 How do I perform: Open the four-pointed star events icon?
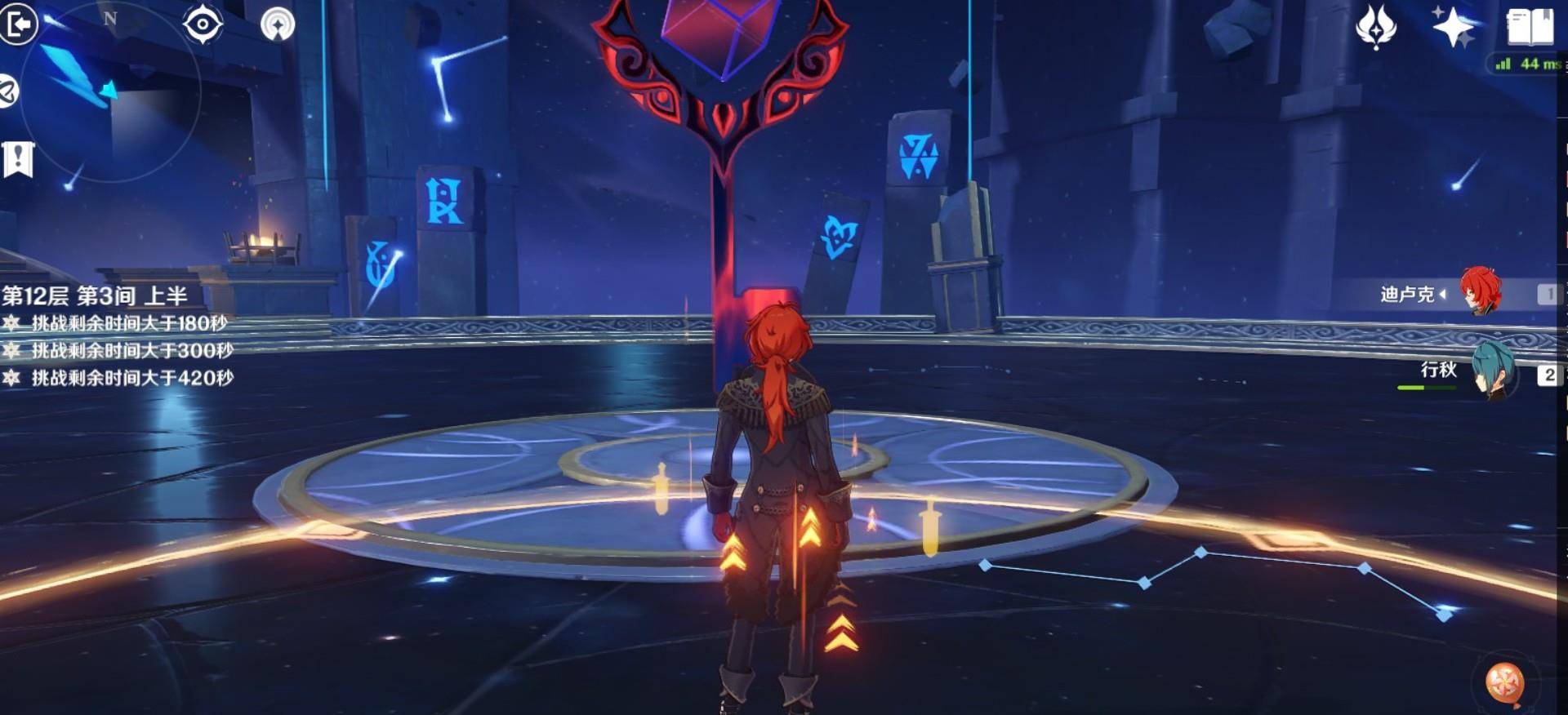tap(1454, 26)
